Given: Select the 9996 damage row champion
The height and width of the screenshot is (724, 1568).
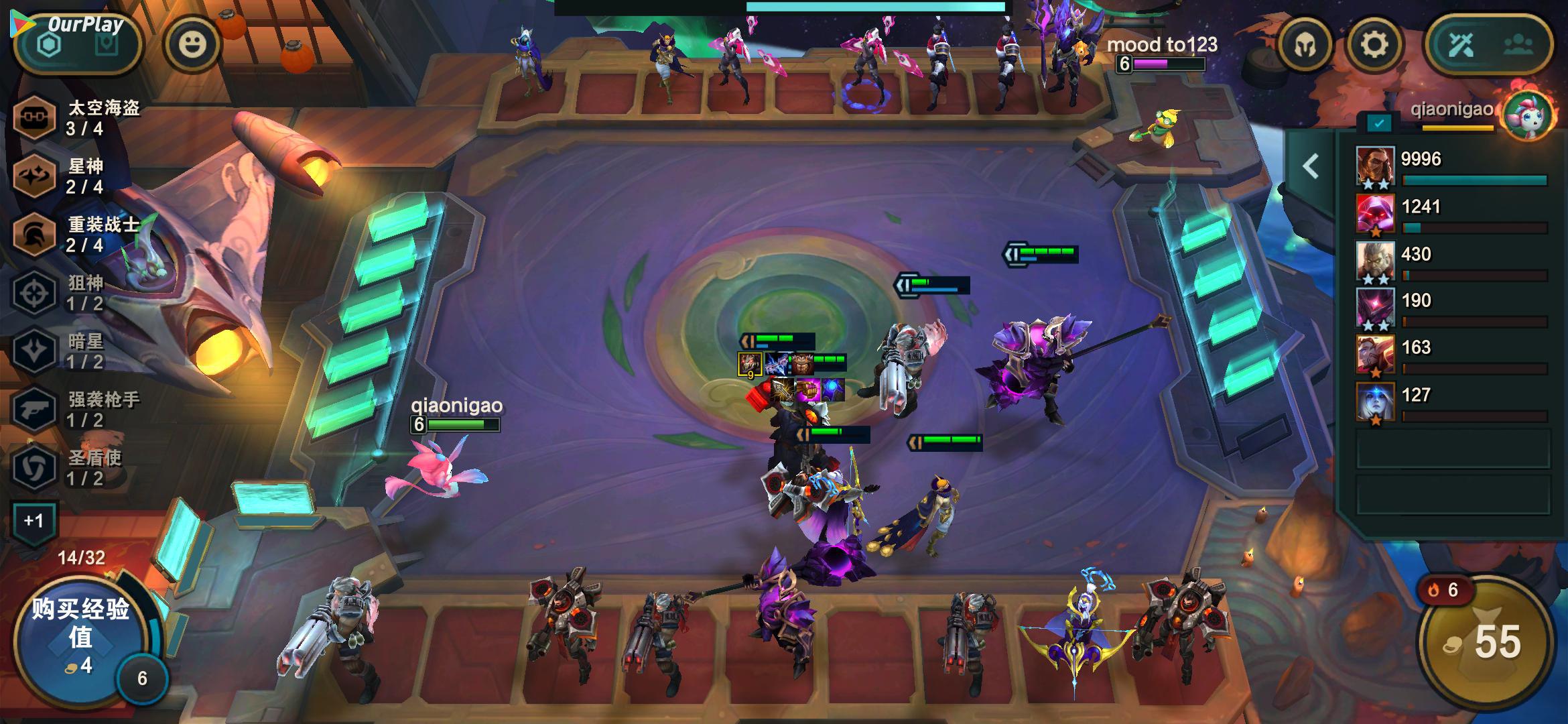Looking at the screenshot, I should coord(1375,166).
